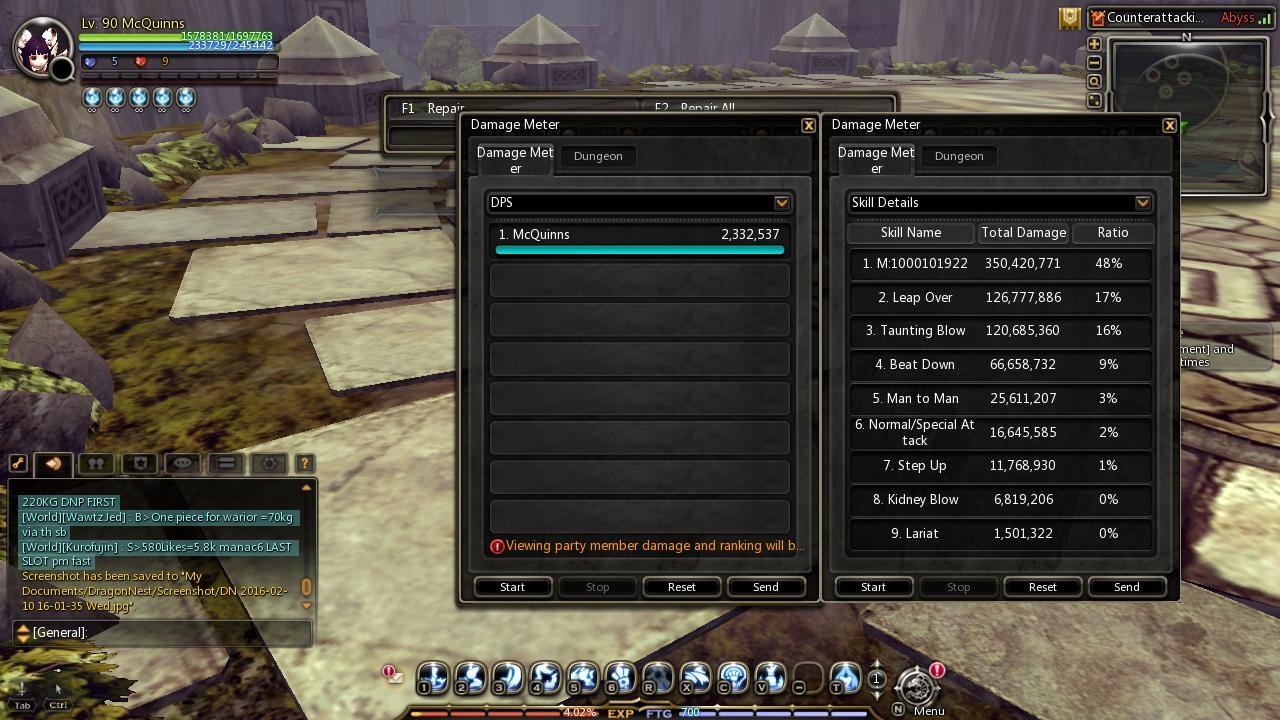
Task: Use the skill bound to the R key
Action: (x=657, y=678)
